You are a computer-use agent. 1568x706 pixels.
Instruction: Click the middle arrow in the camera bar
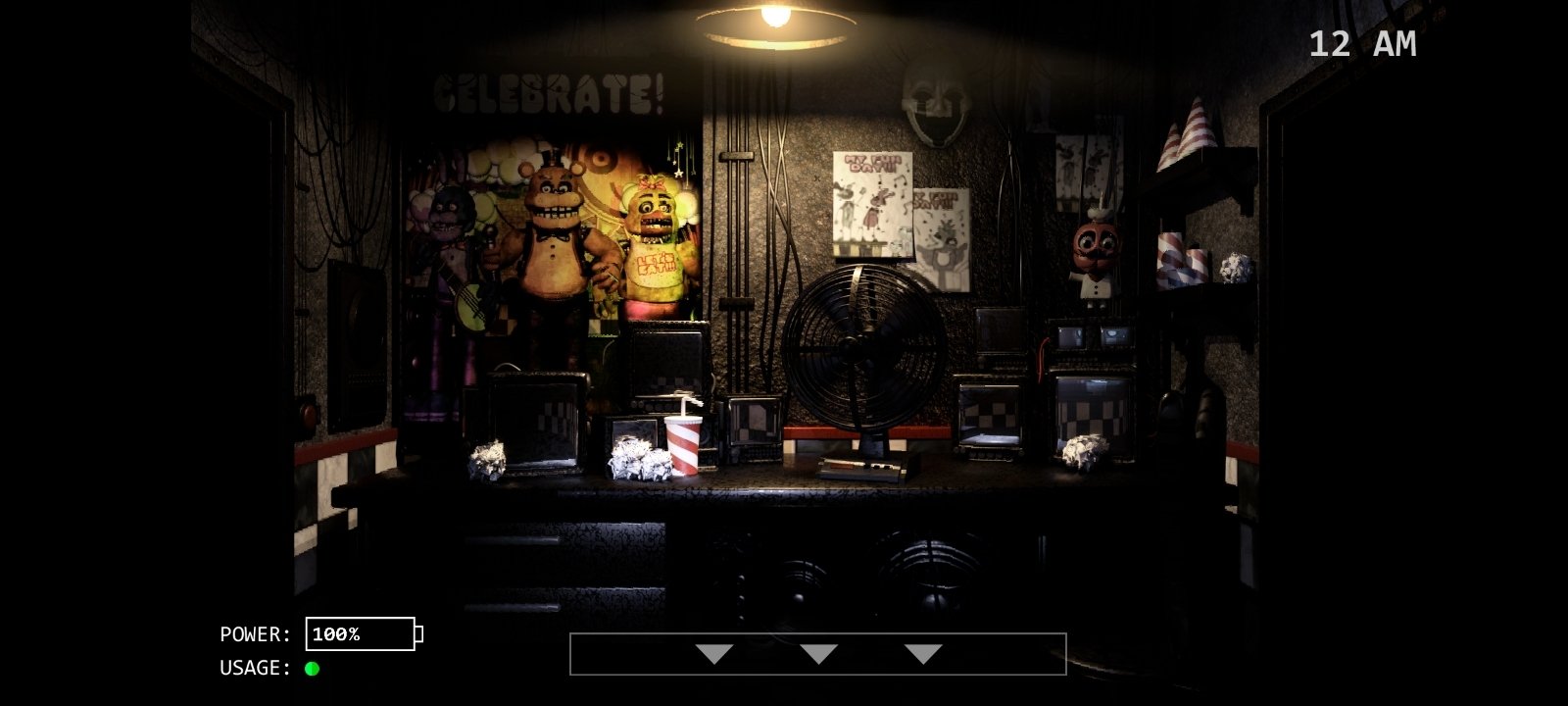[819, 653]
